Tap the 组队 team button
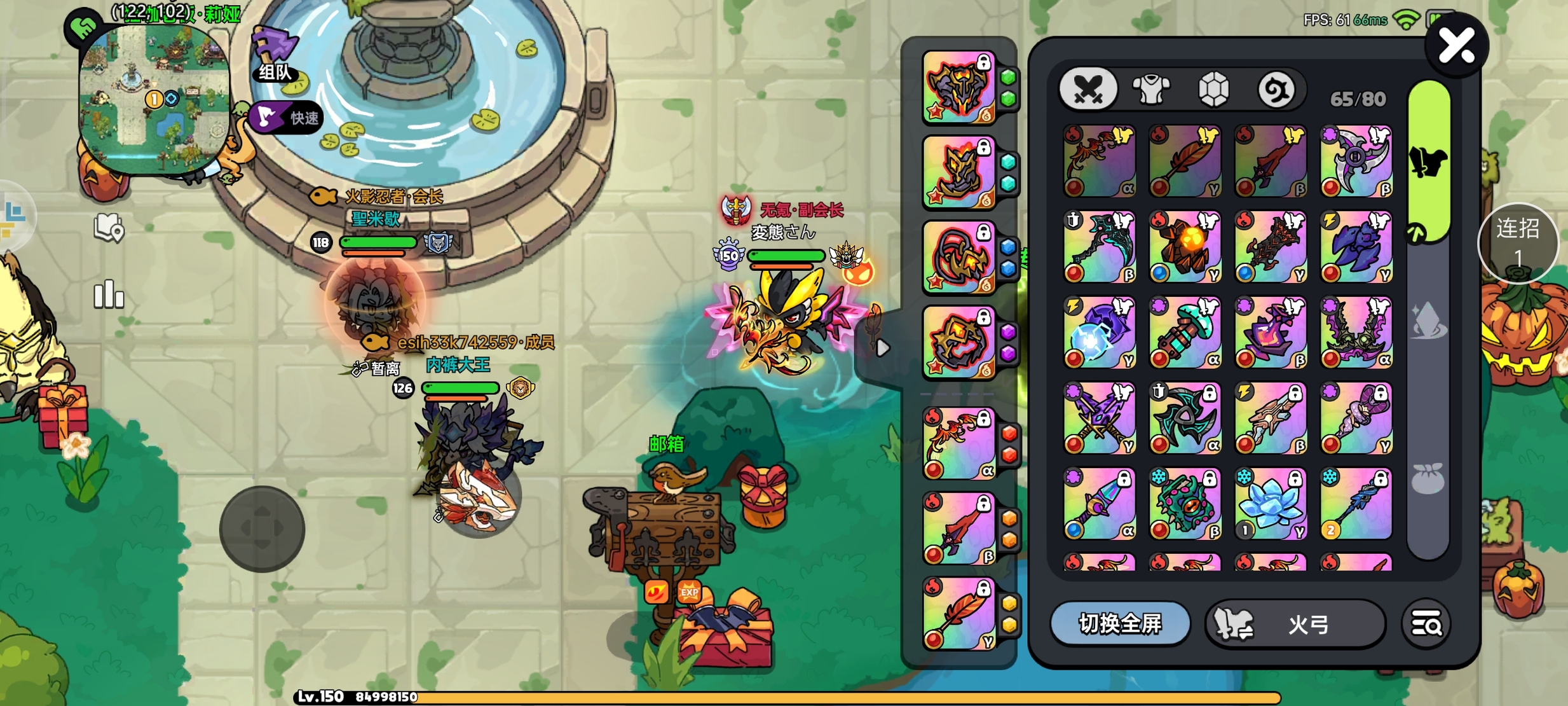 [276, 57]
